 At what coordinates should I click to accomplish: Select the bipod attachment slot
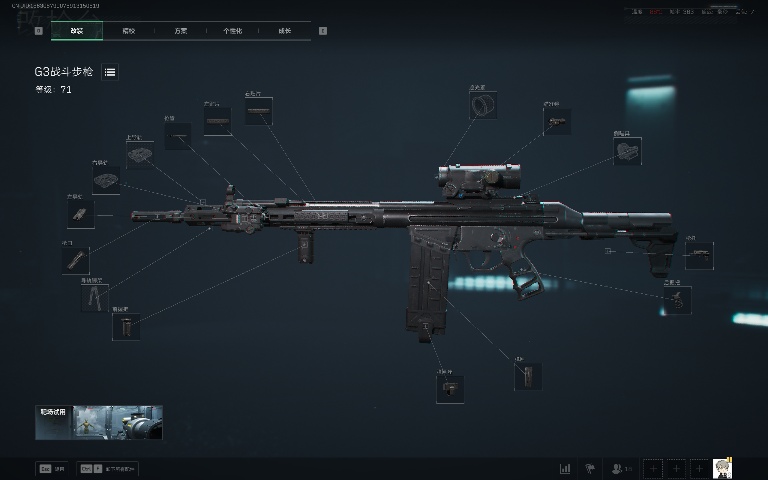click(x=95, y=298)
